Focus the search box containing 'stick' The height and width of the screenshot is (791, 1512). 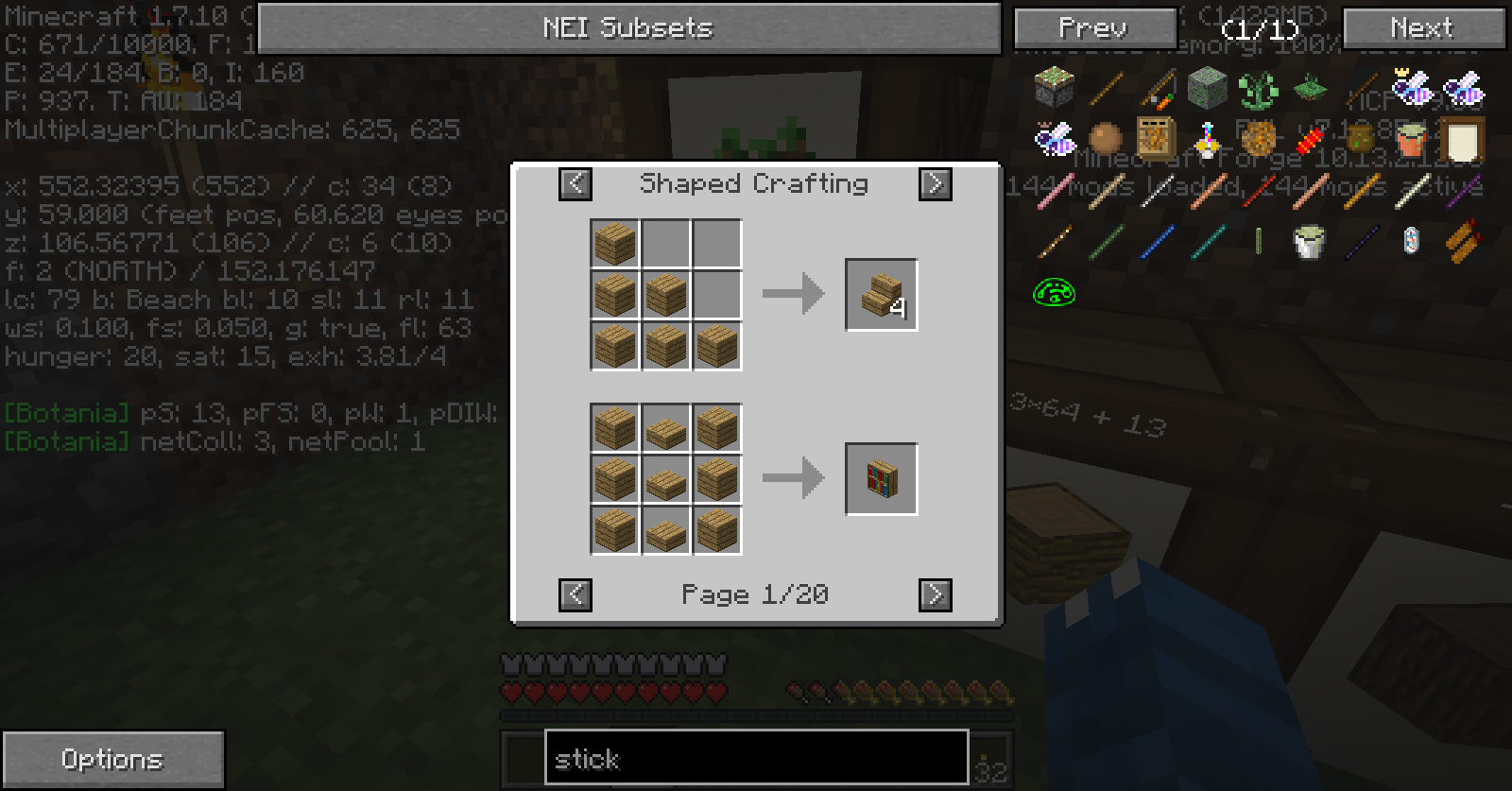click(756, 758)
